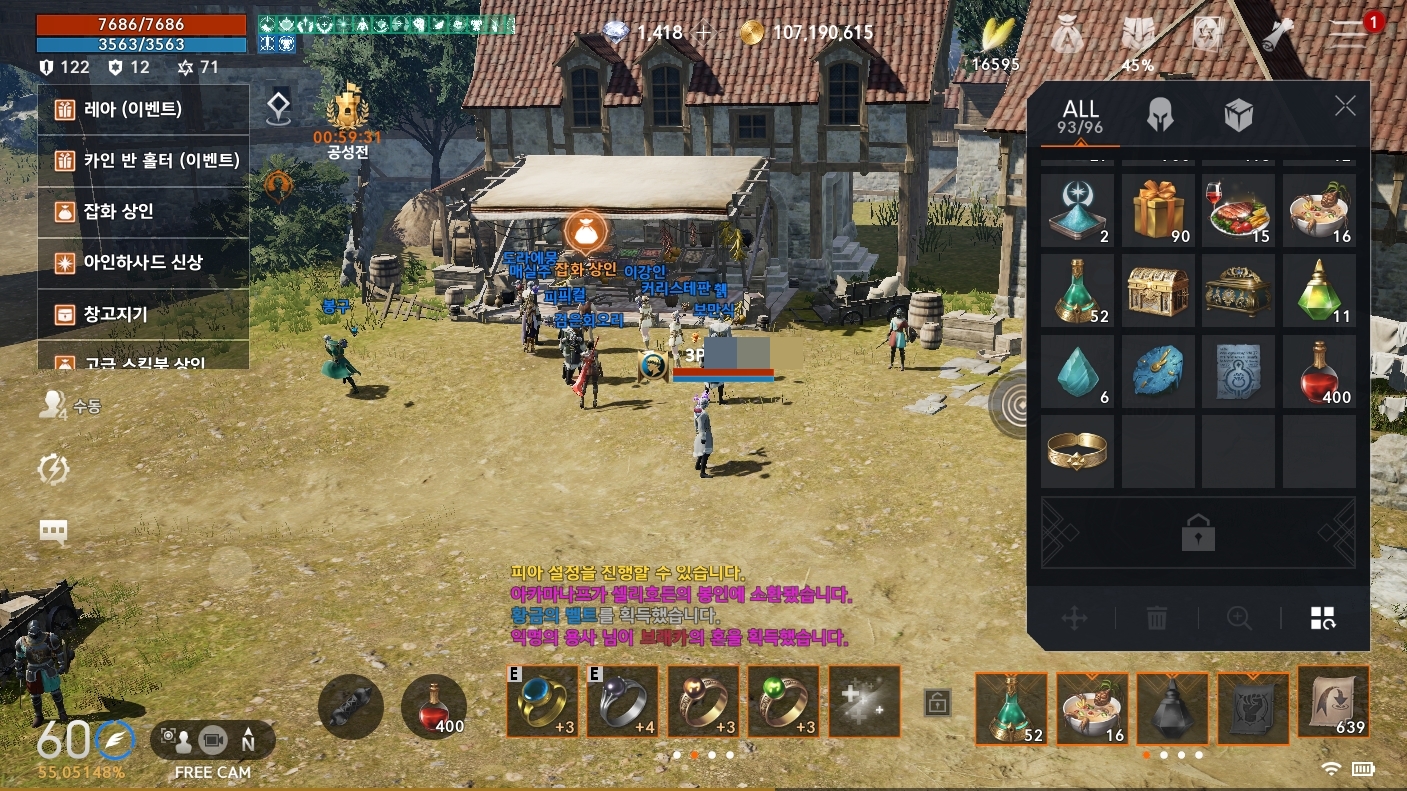The height and width of the screenshot is (791, 1407).
Task: Choose 잡화 상인 in the NPC list
Action: pos(143,212)
